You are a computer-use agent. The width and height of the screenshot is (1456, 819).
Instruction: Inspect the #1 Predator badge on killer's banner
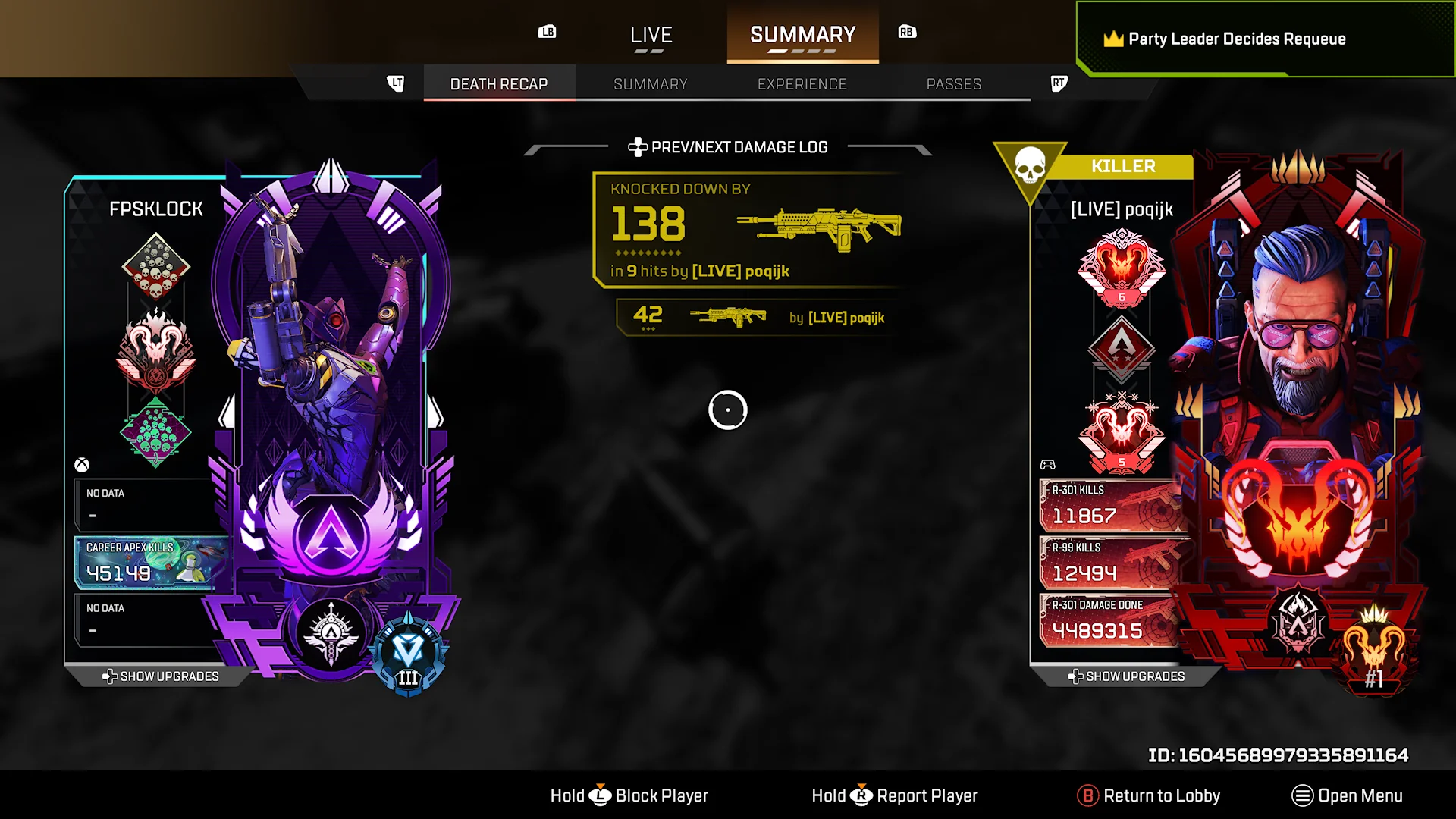[x=1373, y=652]
